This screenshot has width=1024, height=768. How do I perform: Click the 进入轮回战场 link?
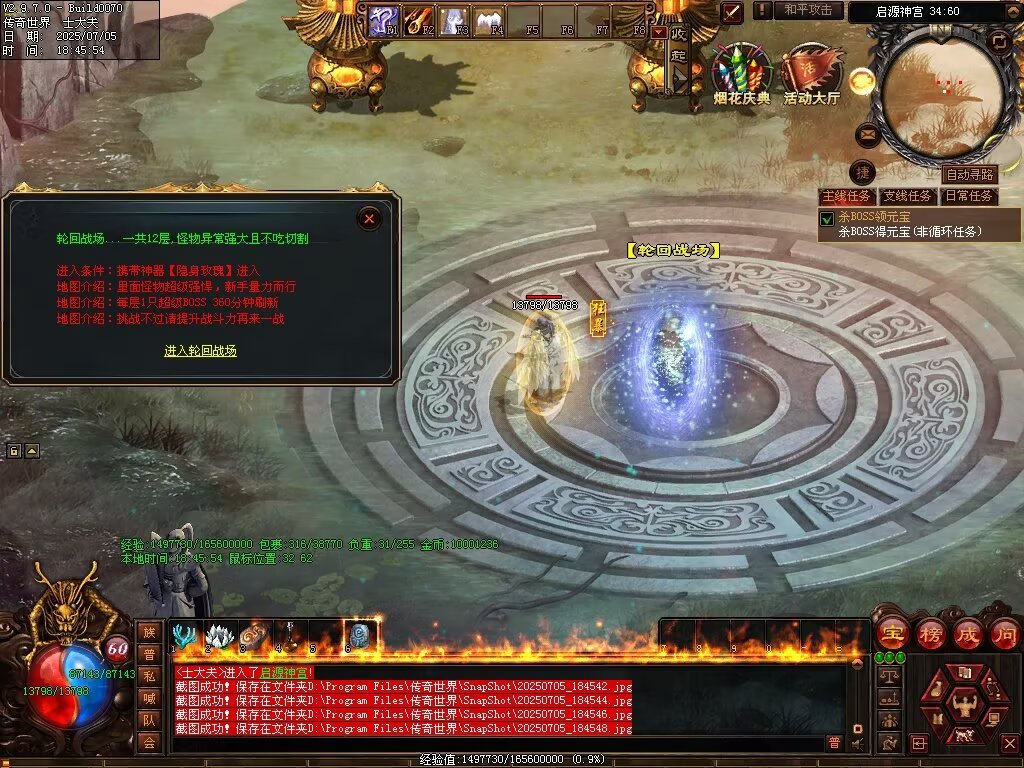[x=200, y=351]
